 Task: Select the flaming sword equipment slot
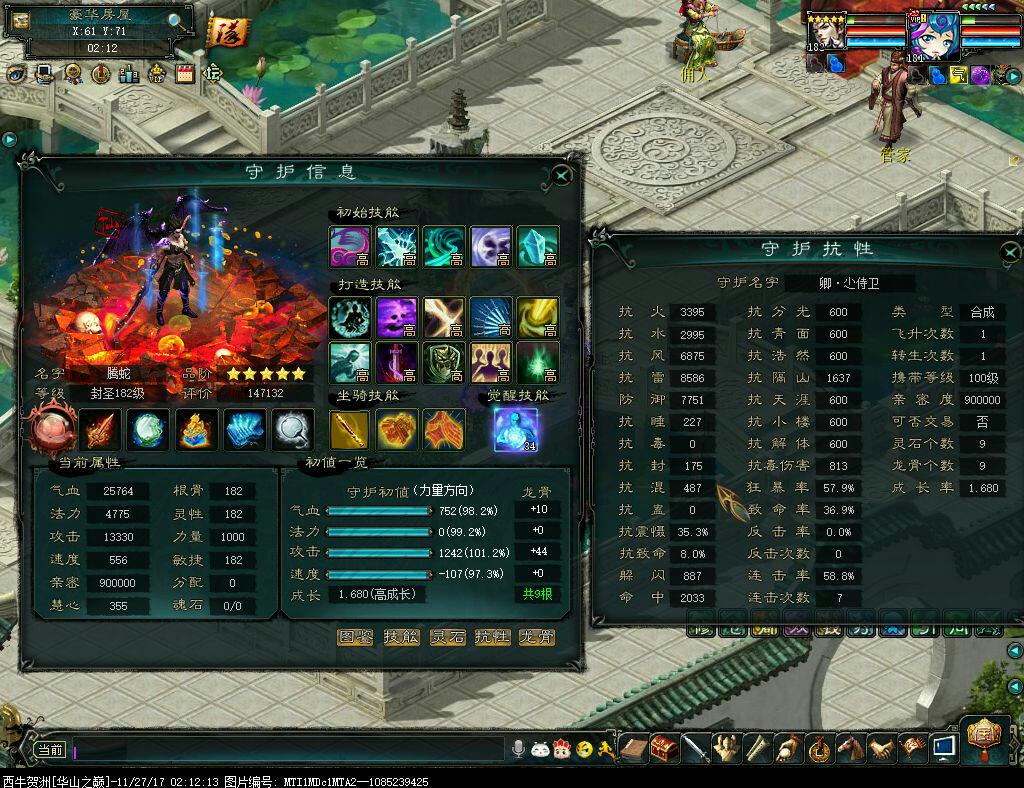pos(101,429)
